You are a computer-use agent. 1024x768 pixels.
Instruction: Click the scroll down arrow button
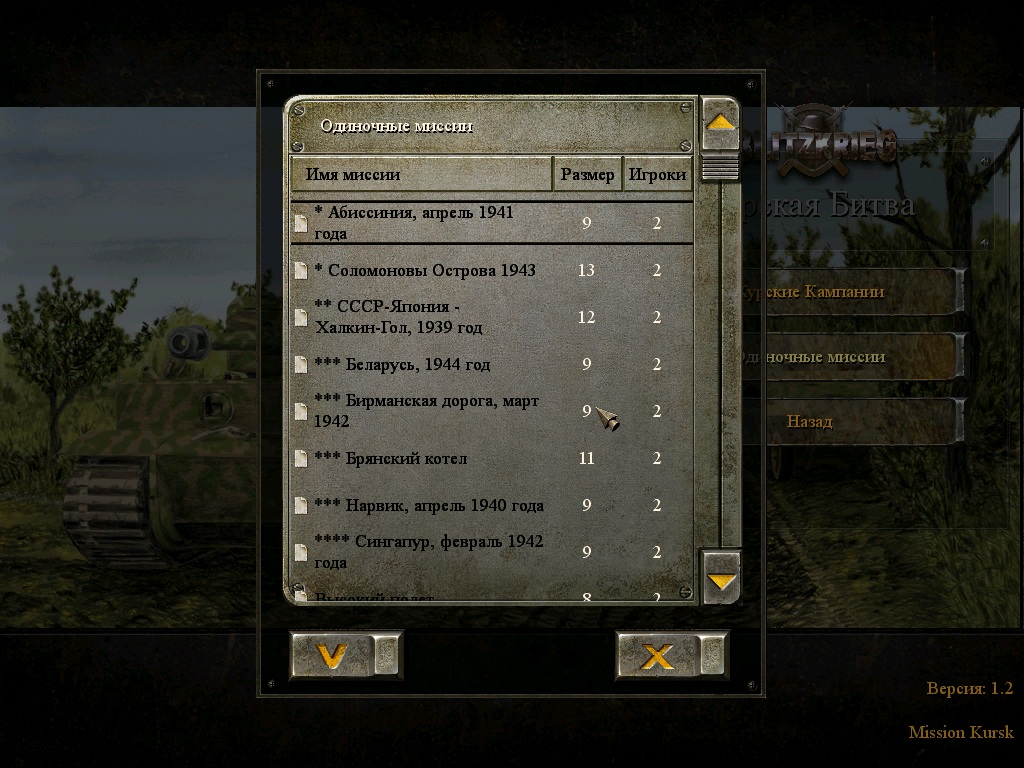[x=720, y=579]
